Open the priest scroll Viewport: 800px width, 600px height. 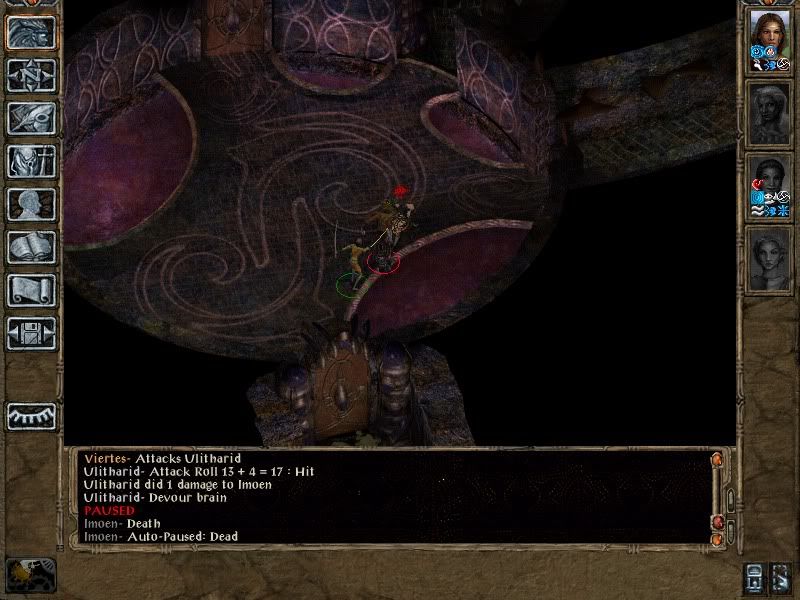[x=31, y=290]
